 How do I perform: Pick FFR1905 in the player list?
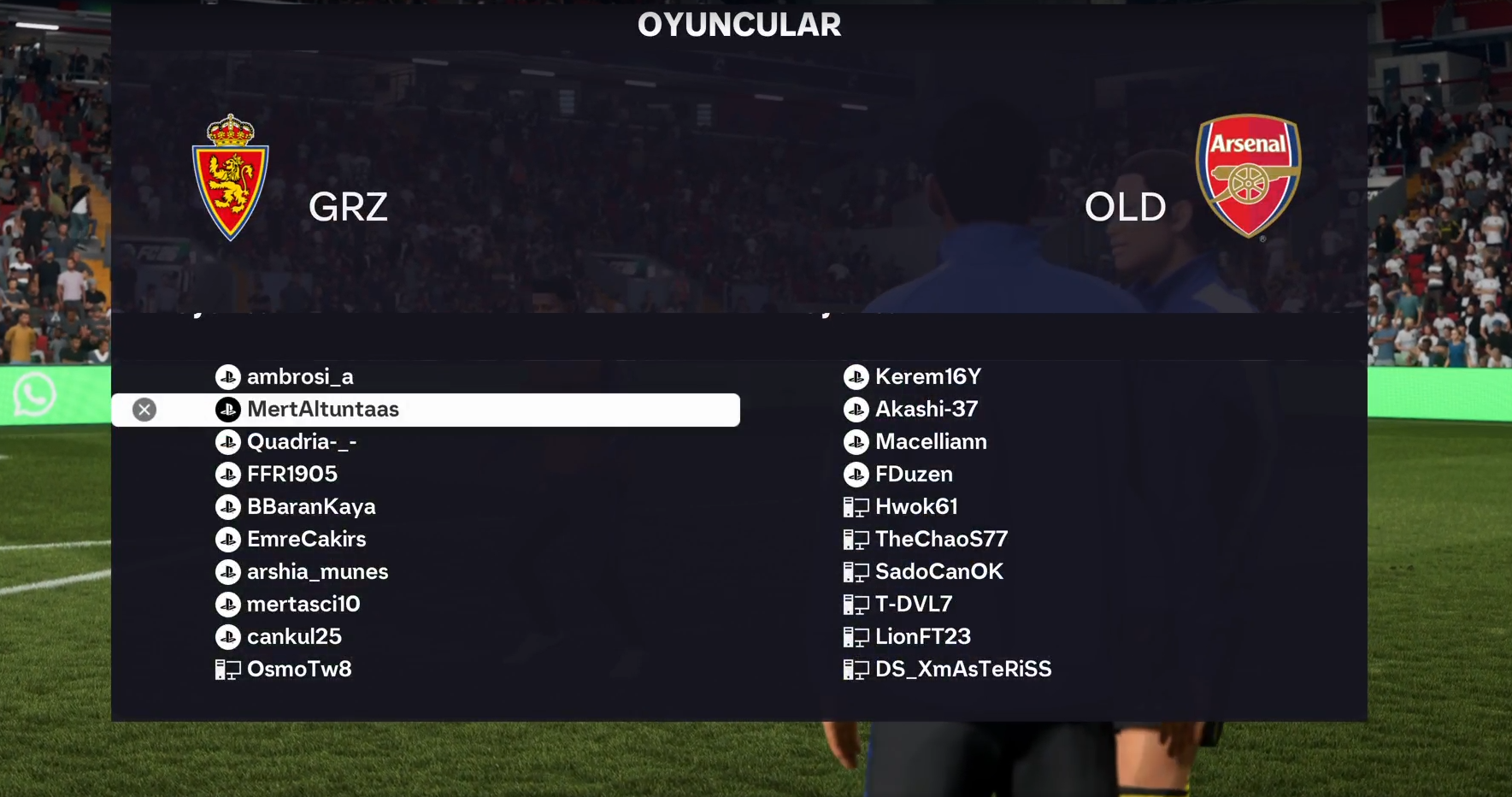(x=291, y=475)
